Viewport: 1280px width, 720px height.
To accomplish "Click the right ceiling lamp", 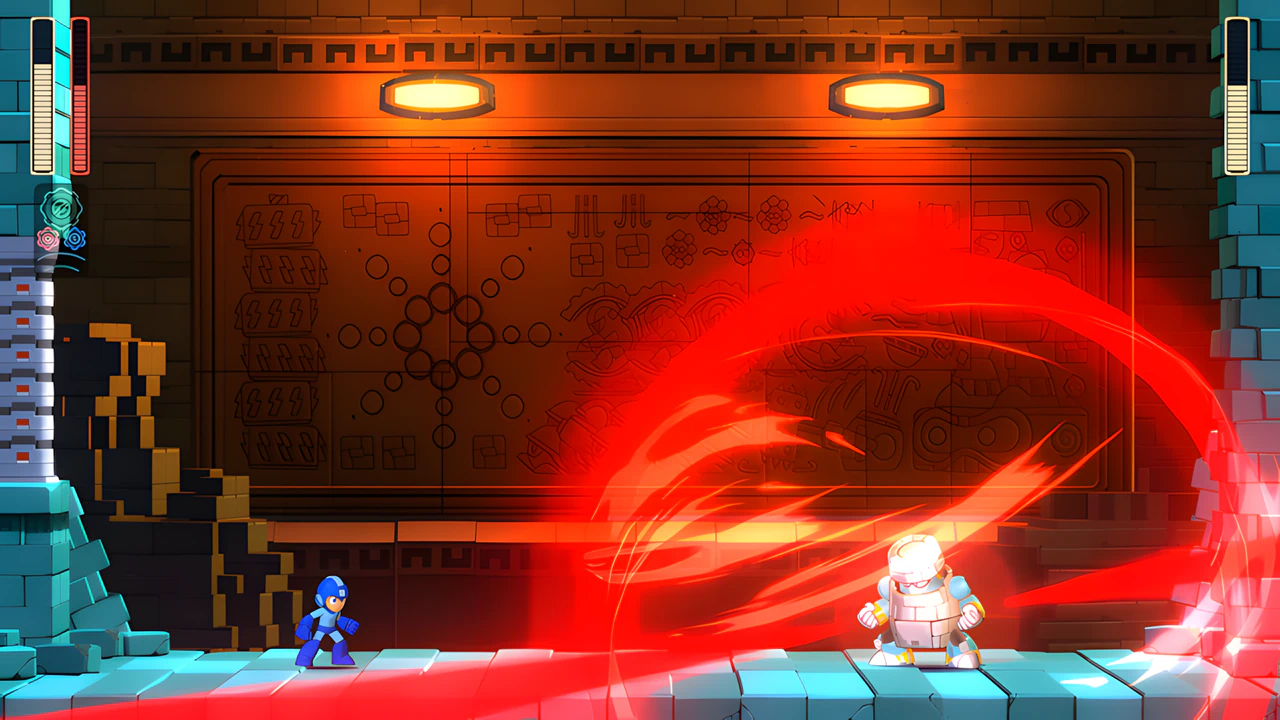I will 884,95.
